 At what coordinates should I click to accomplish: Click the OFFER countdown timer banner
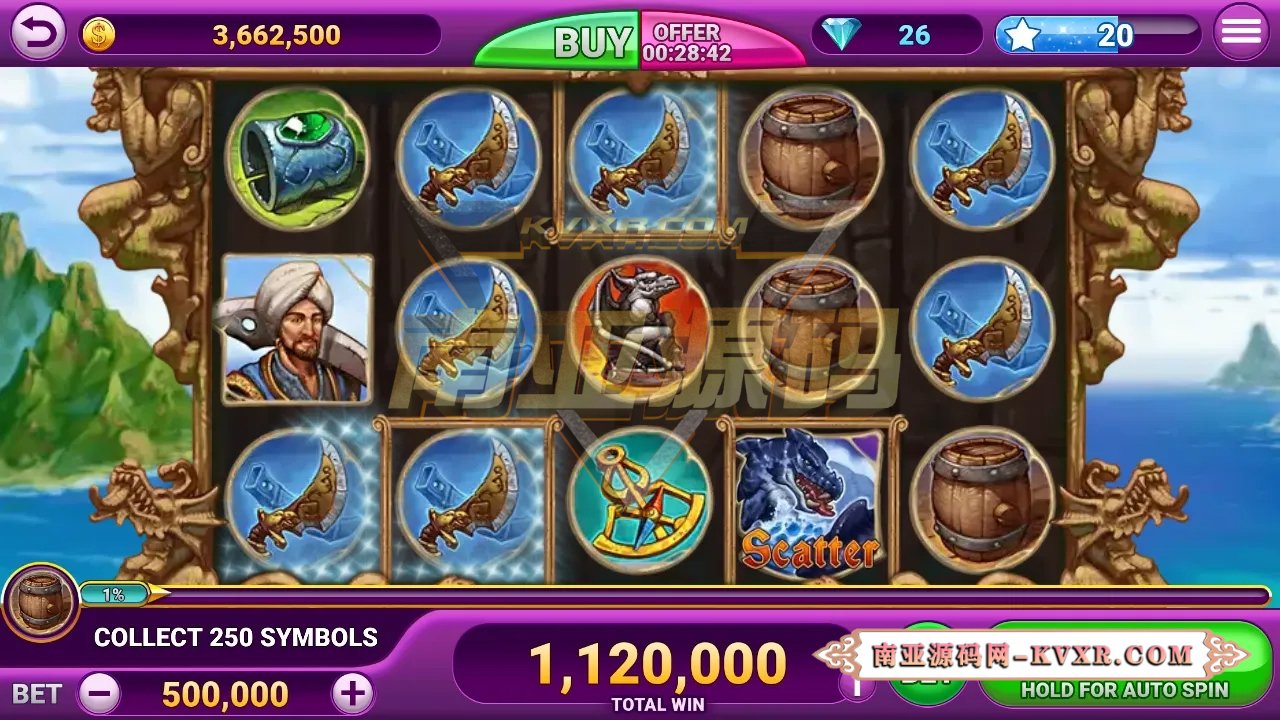[690, 37]
